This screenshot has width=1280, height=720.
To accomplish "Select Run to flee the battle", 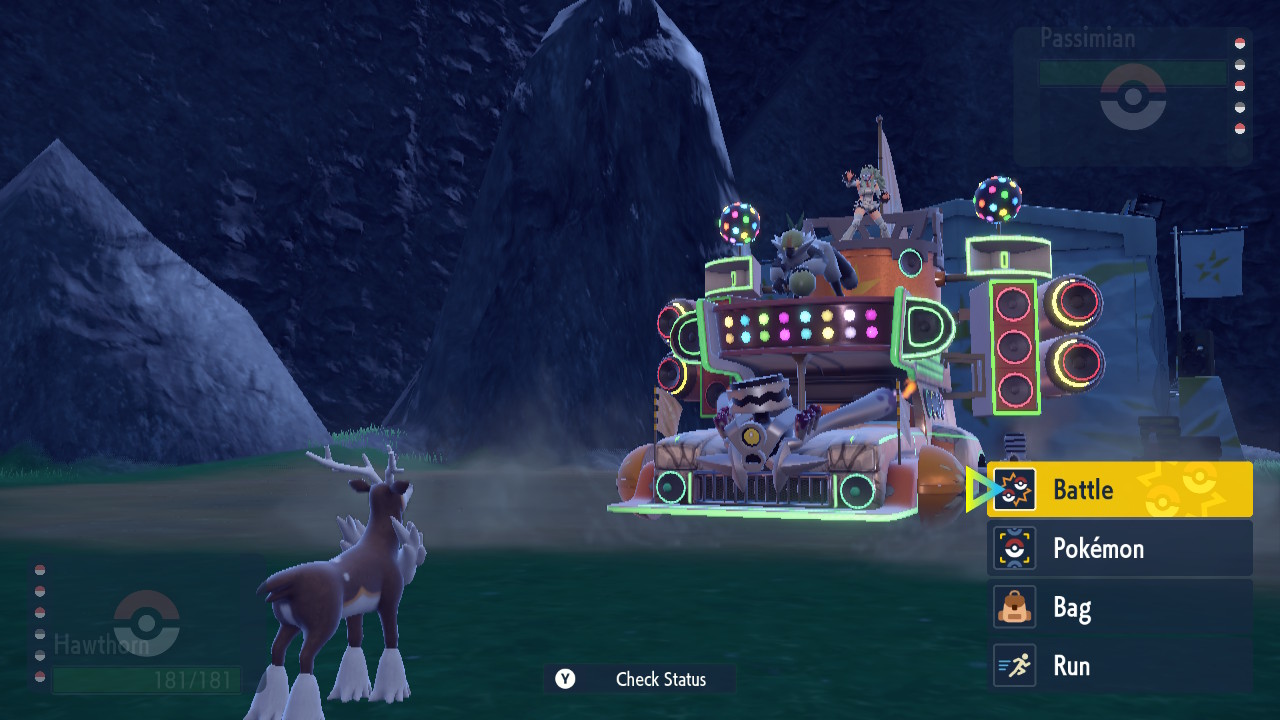I will pos(1119,666).
